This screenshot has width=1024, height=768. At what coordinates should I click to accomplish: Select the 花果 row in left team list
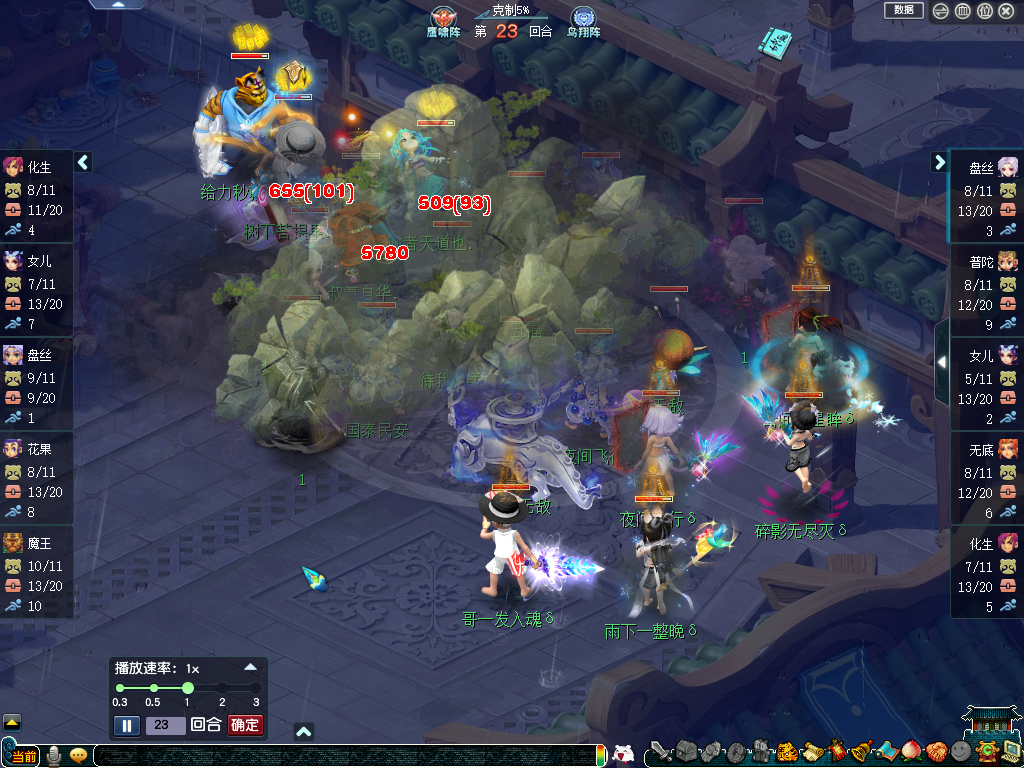coord(37,478)
